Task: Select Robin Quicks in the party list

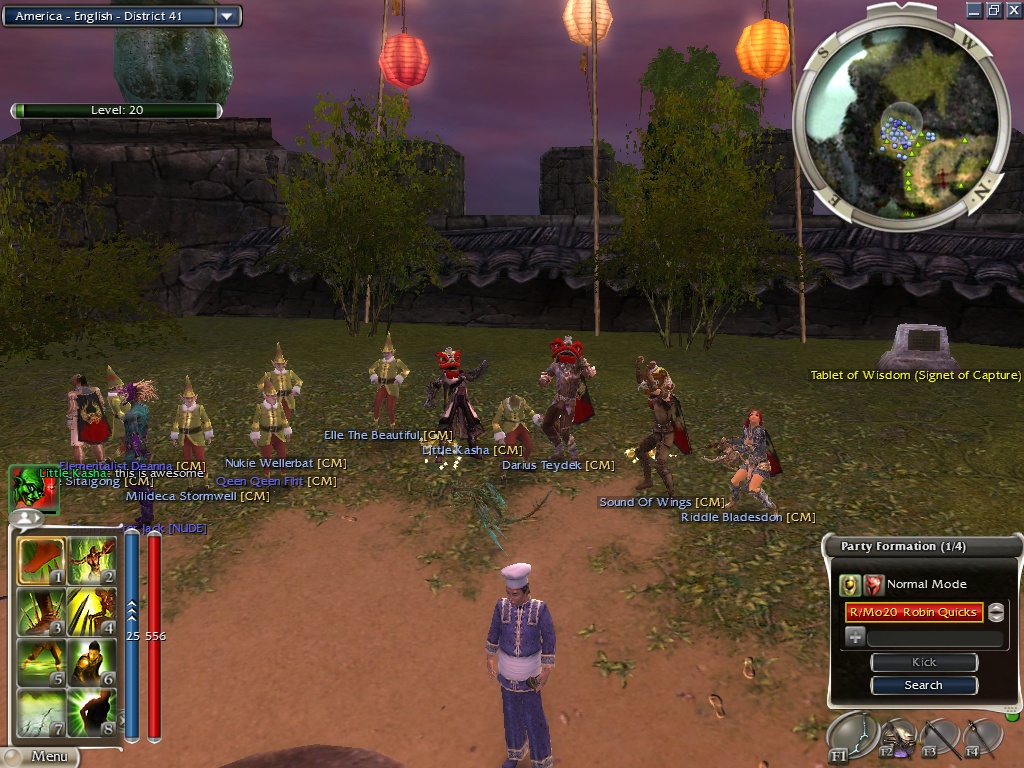Action: click(914, 612)
